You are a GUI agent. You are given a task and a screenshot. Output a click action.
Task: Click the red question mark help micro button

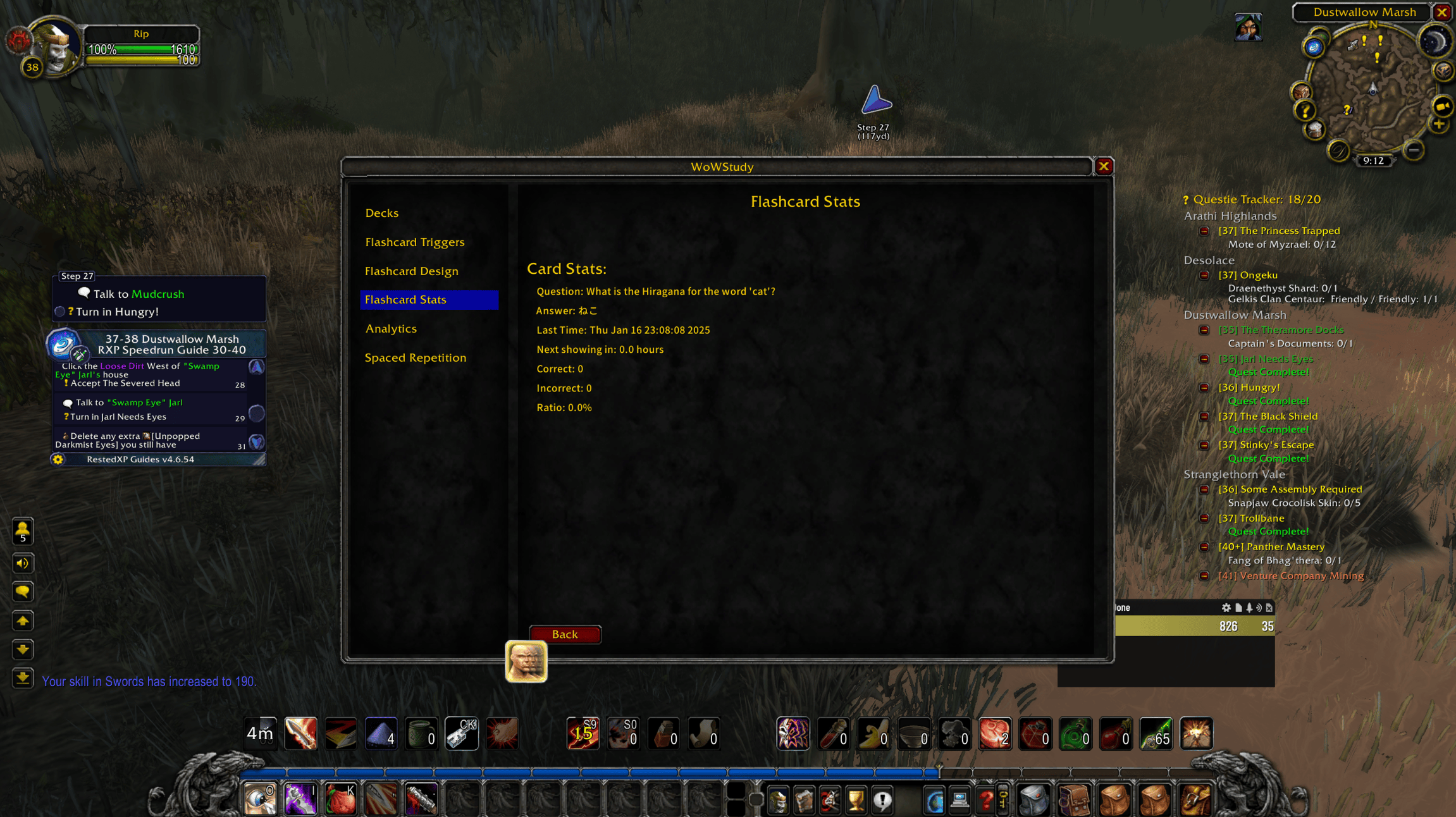(x=986, y=799)
